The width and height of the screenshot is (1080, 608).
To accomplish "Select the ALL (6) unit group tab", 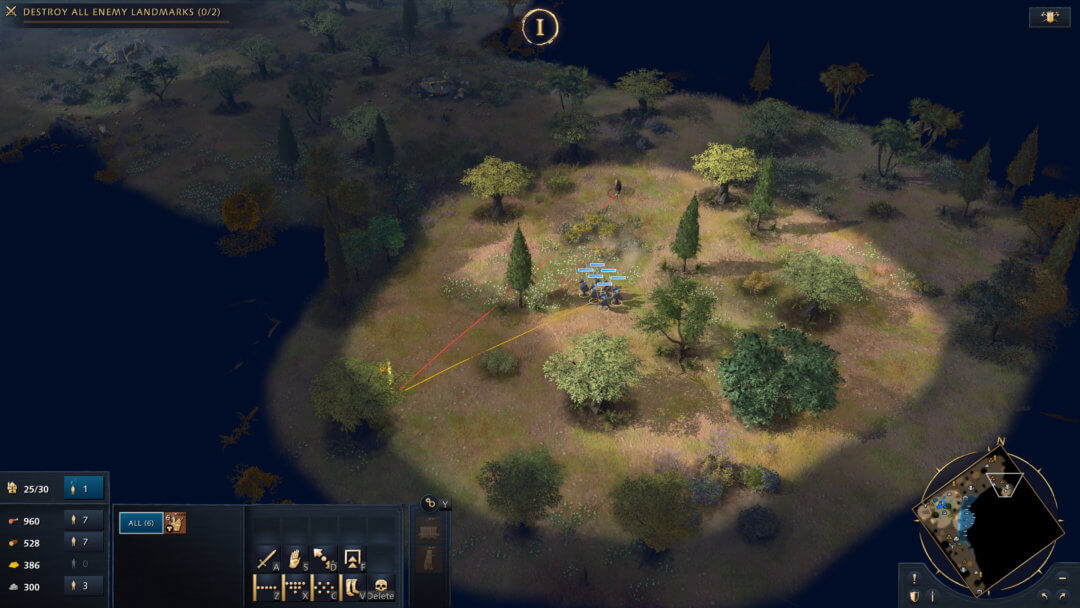I will pos(141,523).
